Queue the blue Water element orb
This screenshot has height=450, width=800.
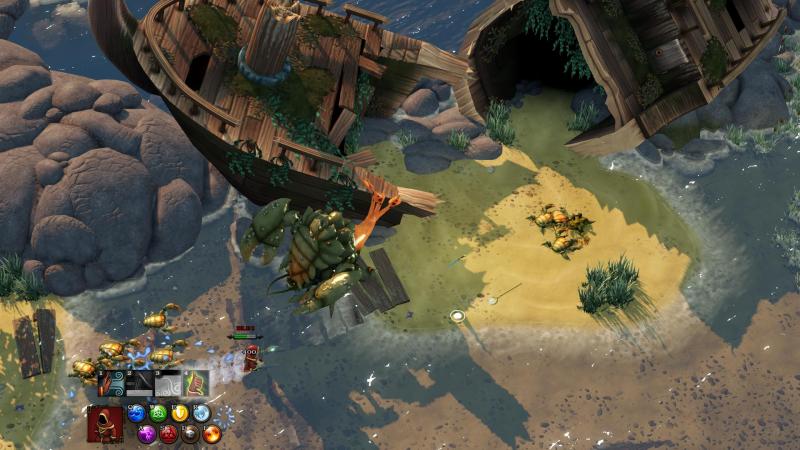click(x=137, y=414)
